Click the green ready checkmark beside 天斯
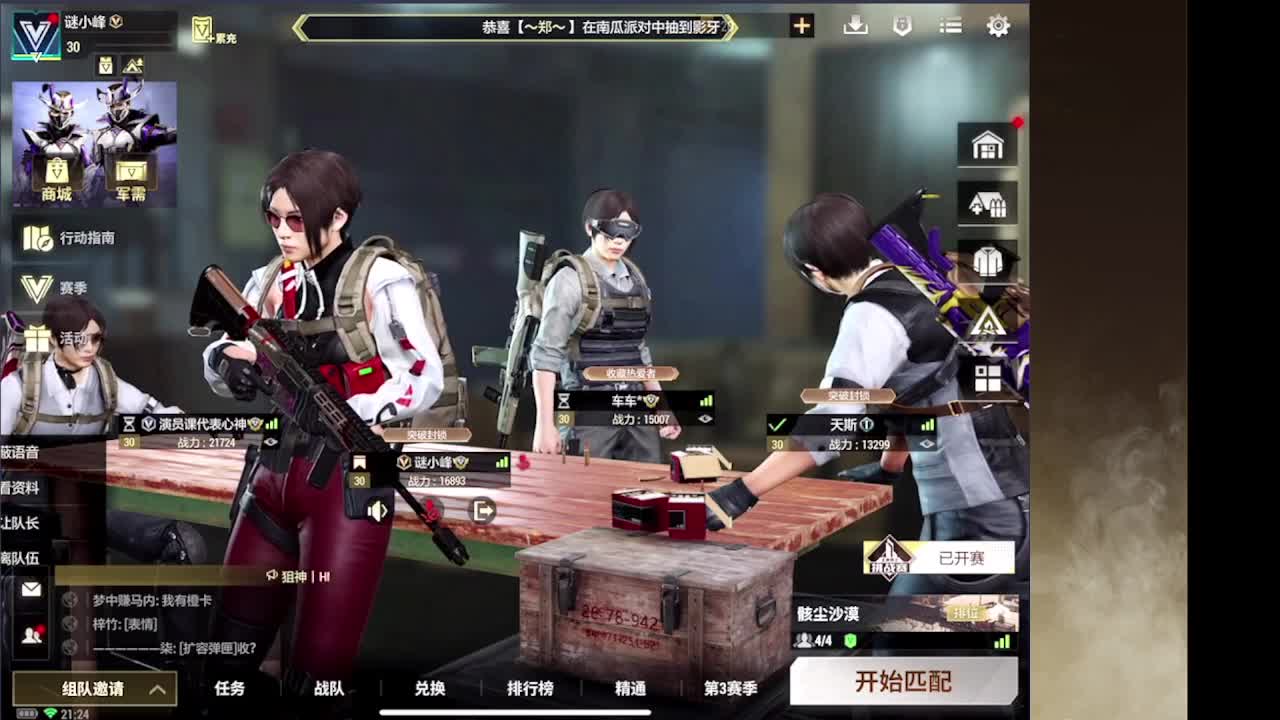 point(777,423)
